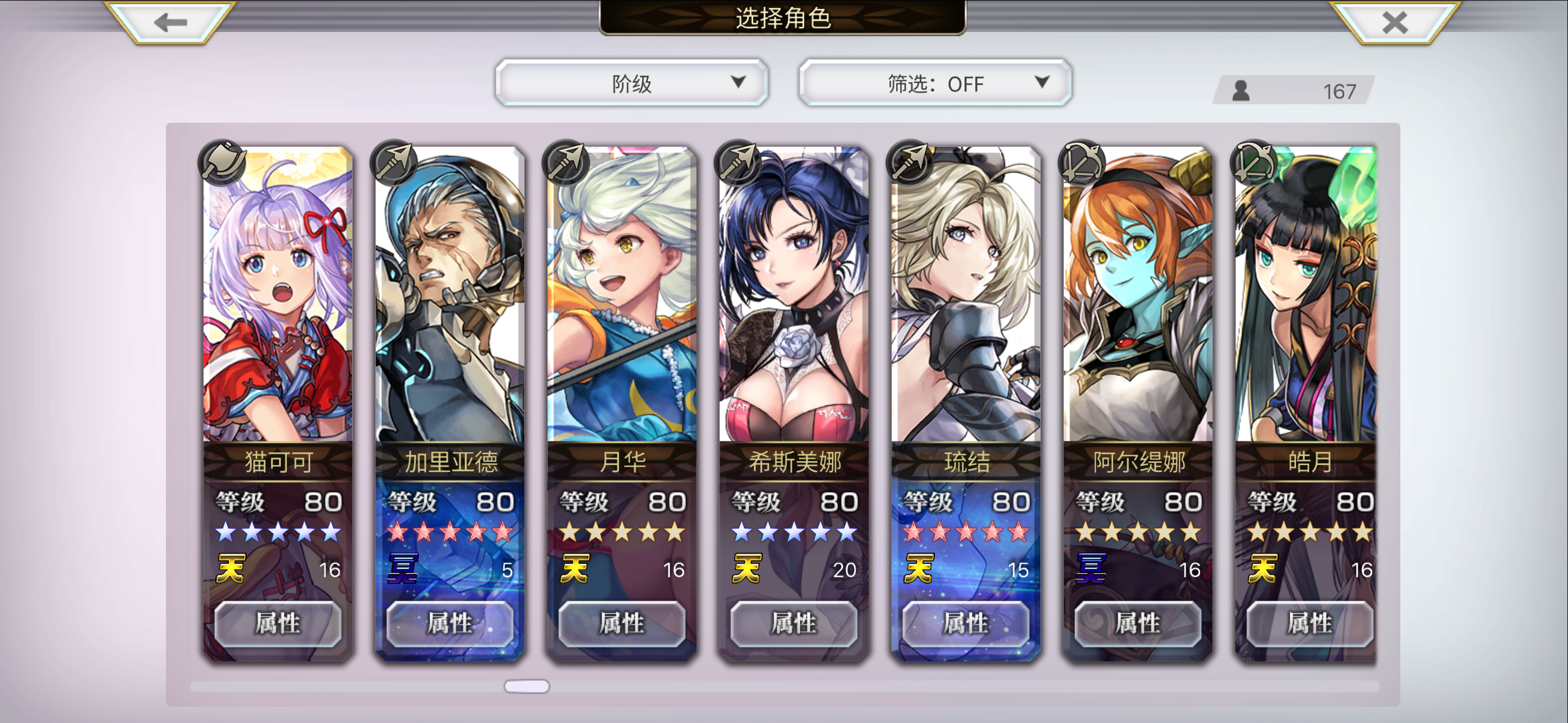Image resolution: width=1568 pixels, height=723 pixels.
Task: Select the bow weapon icon on 皓月 card
Action: coord(1253,163)
